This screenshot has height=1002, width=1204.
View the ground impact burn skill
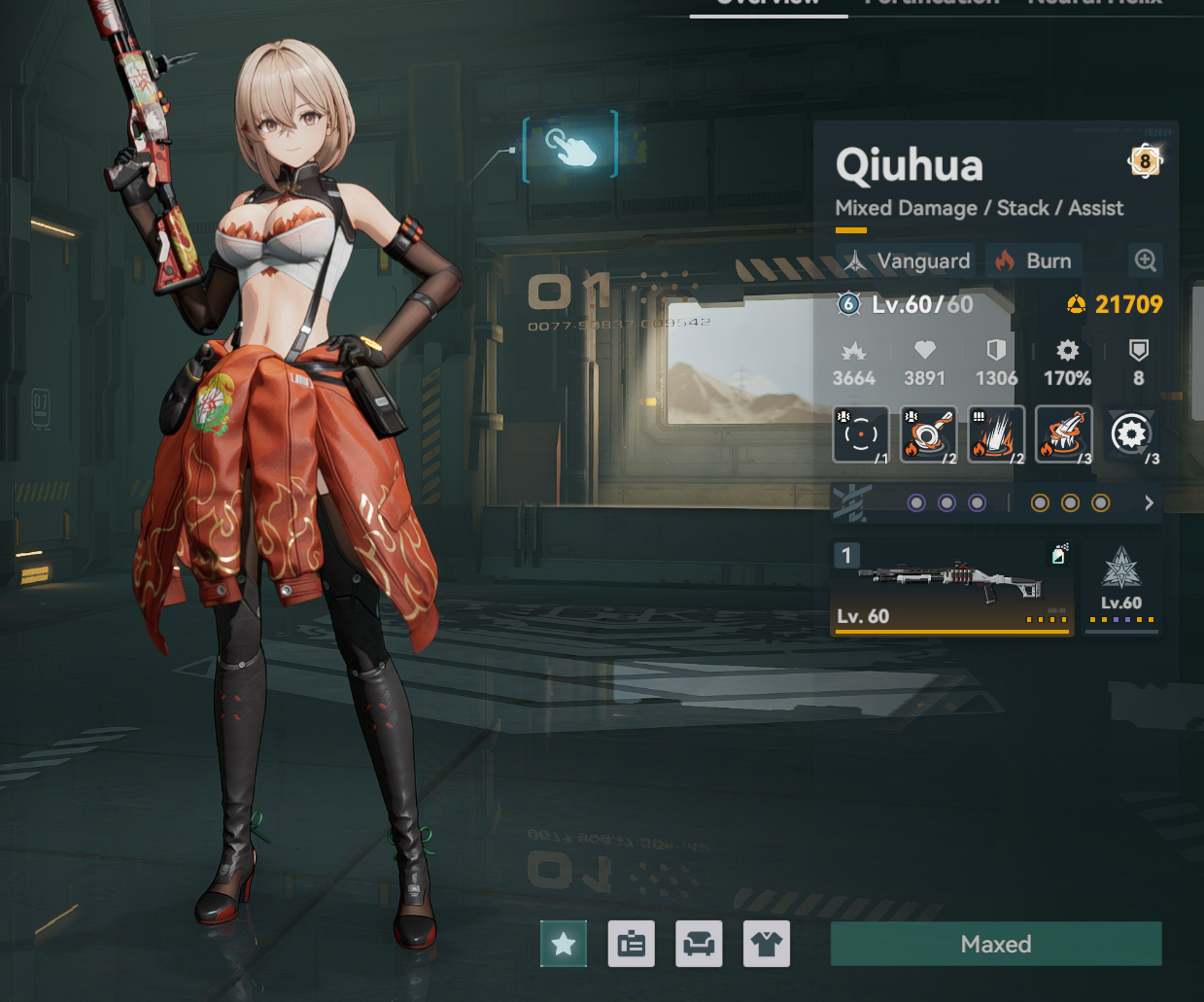[x=996, y=434]
